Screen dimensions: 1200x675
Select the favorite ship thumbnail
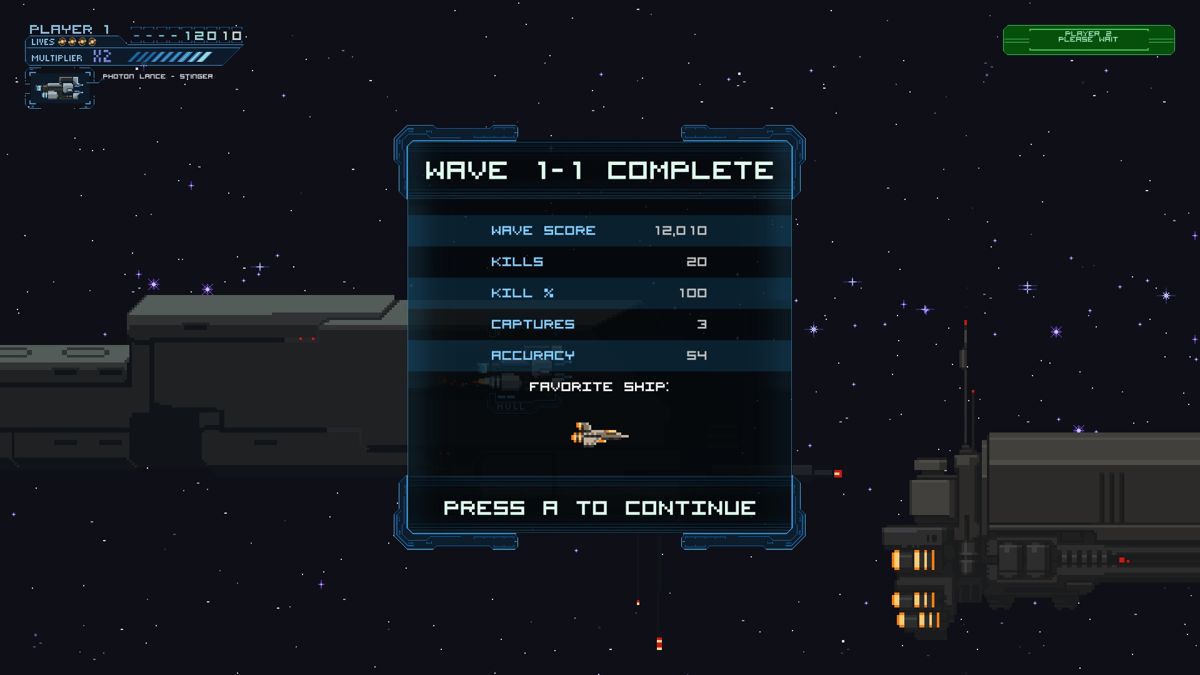click(x=599, y=434)
